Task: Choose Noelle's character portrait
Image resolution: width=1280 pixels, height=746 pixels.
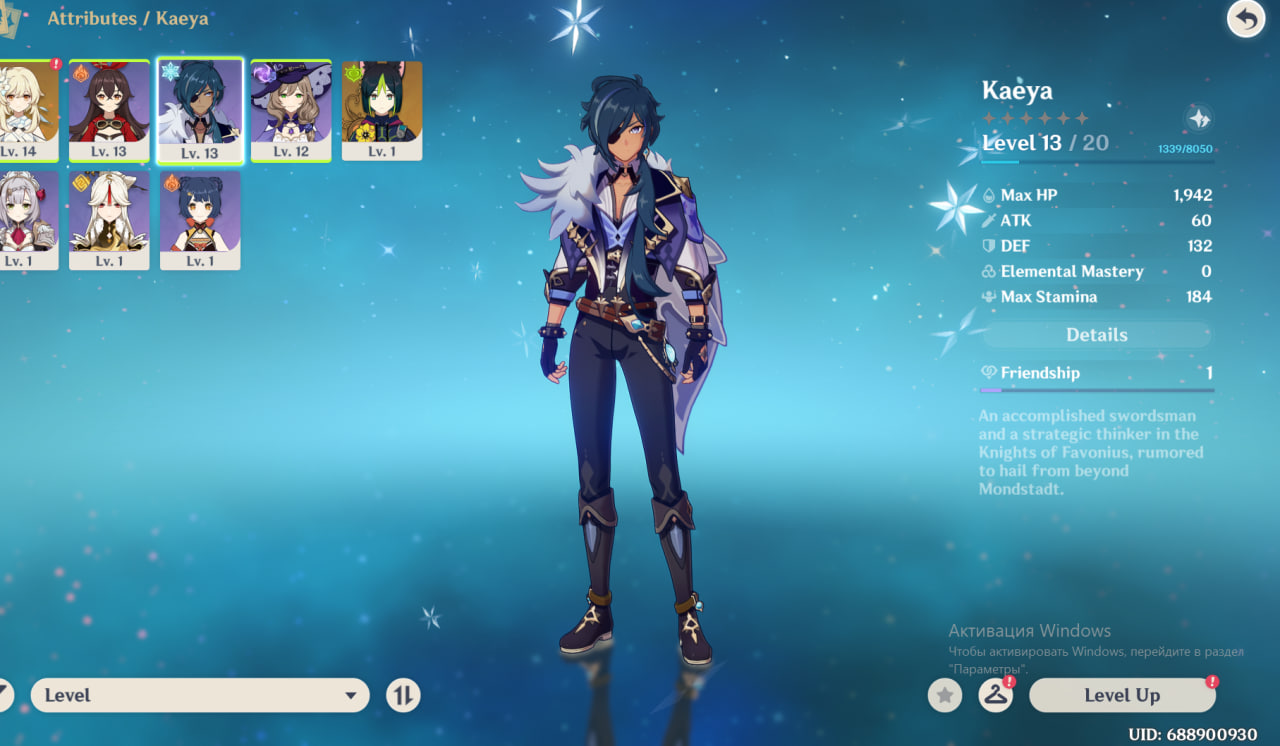Action: [28, 220]
